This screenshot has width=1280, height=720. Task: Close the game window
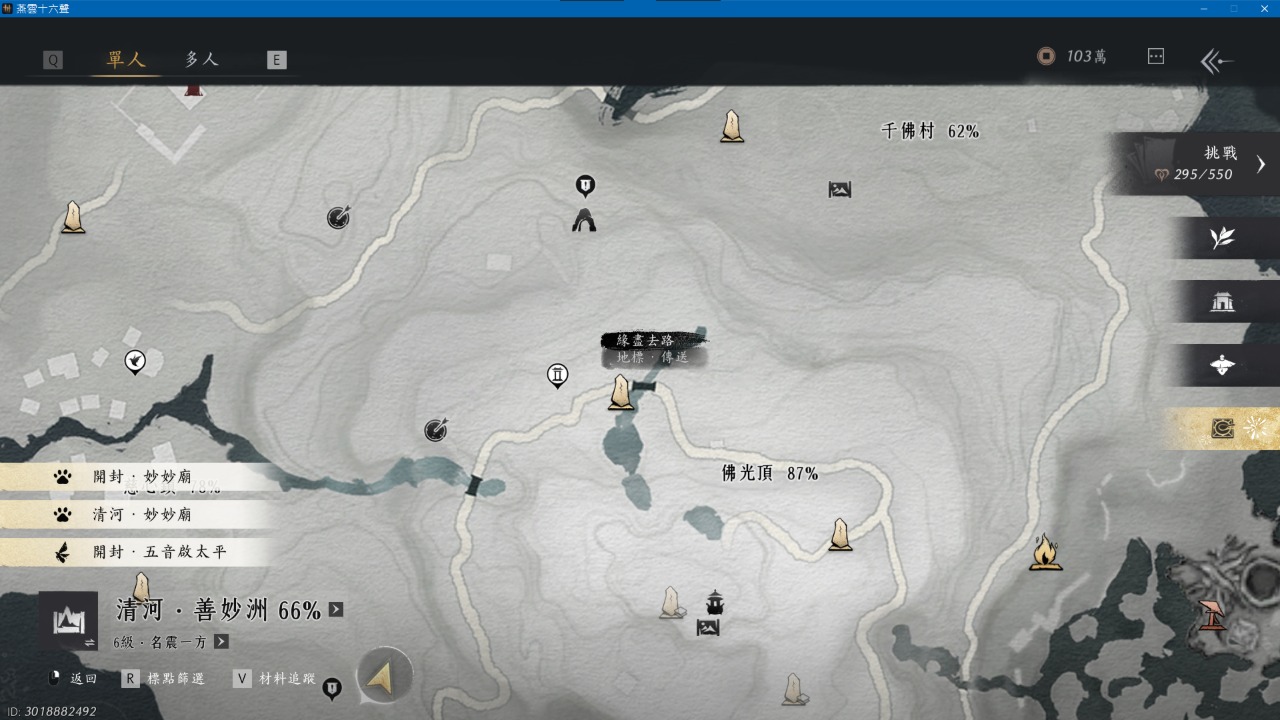1264,8
